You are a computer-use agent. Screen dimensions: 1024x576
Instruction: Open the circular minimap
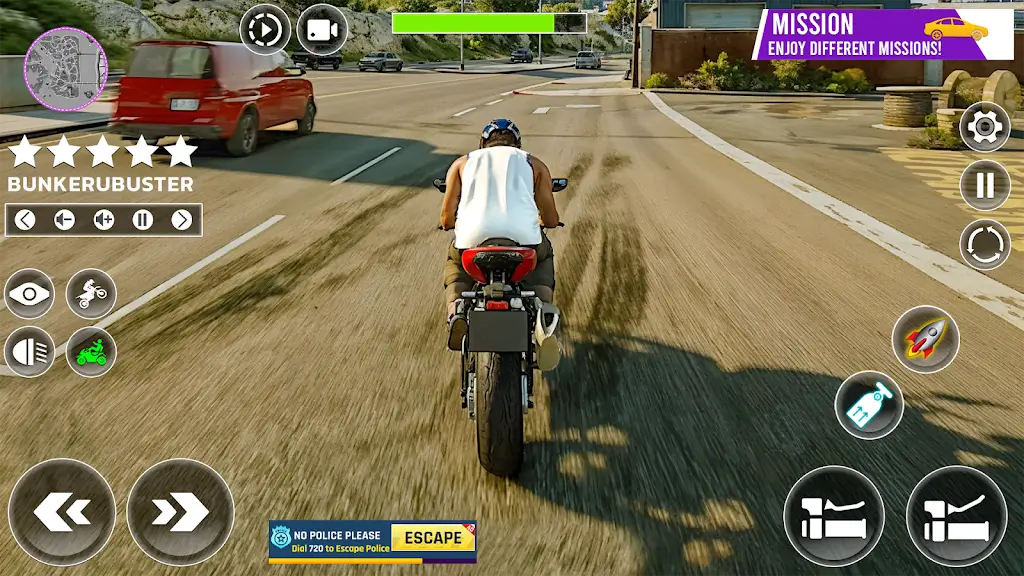click(x=66, y=68)
